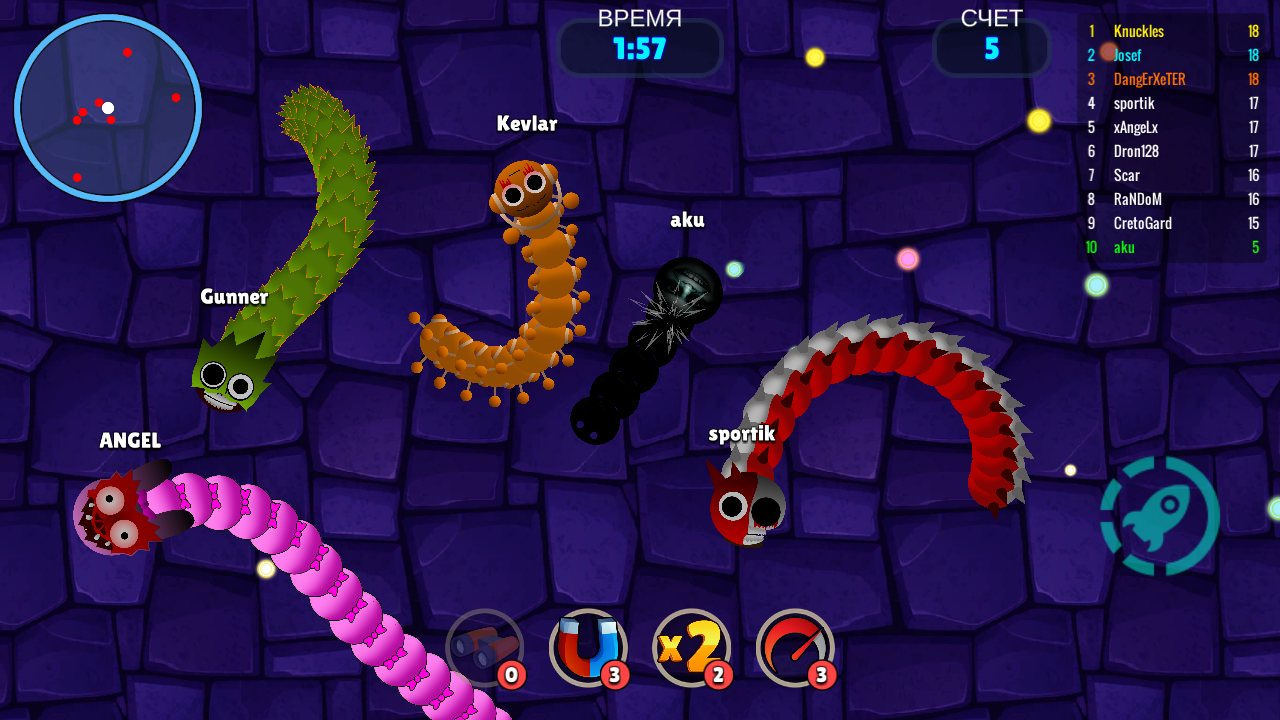Click Josef's cyan leaderboard entry

1128,55
